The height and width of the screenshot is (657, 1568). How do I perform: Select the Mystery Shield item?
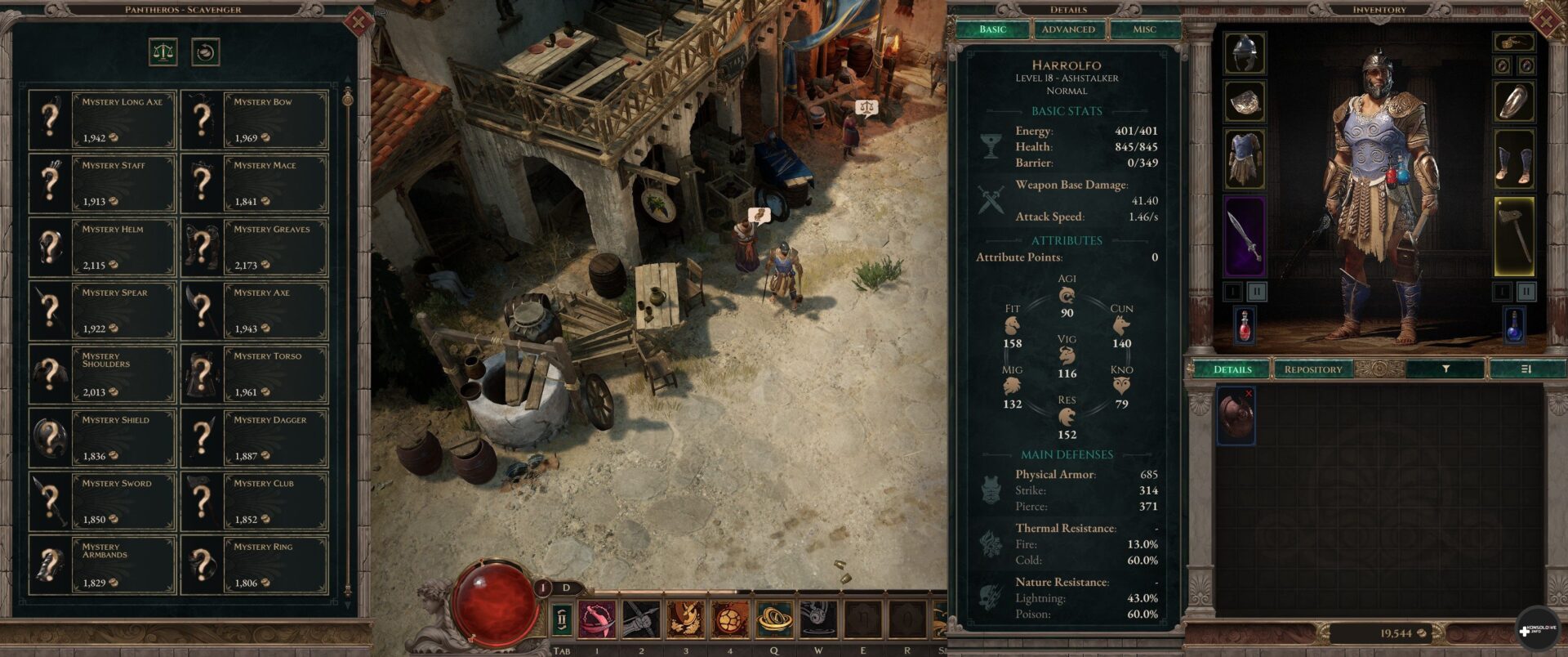pyautogui.click(x=102, y=437)
